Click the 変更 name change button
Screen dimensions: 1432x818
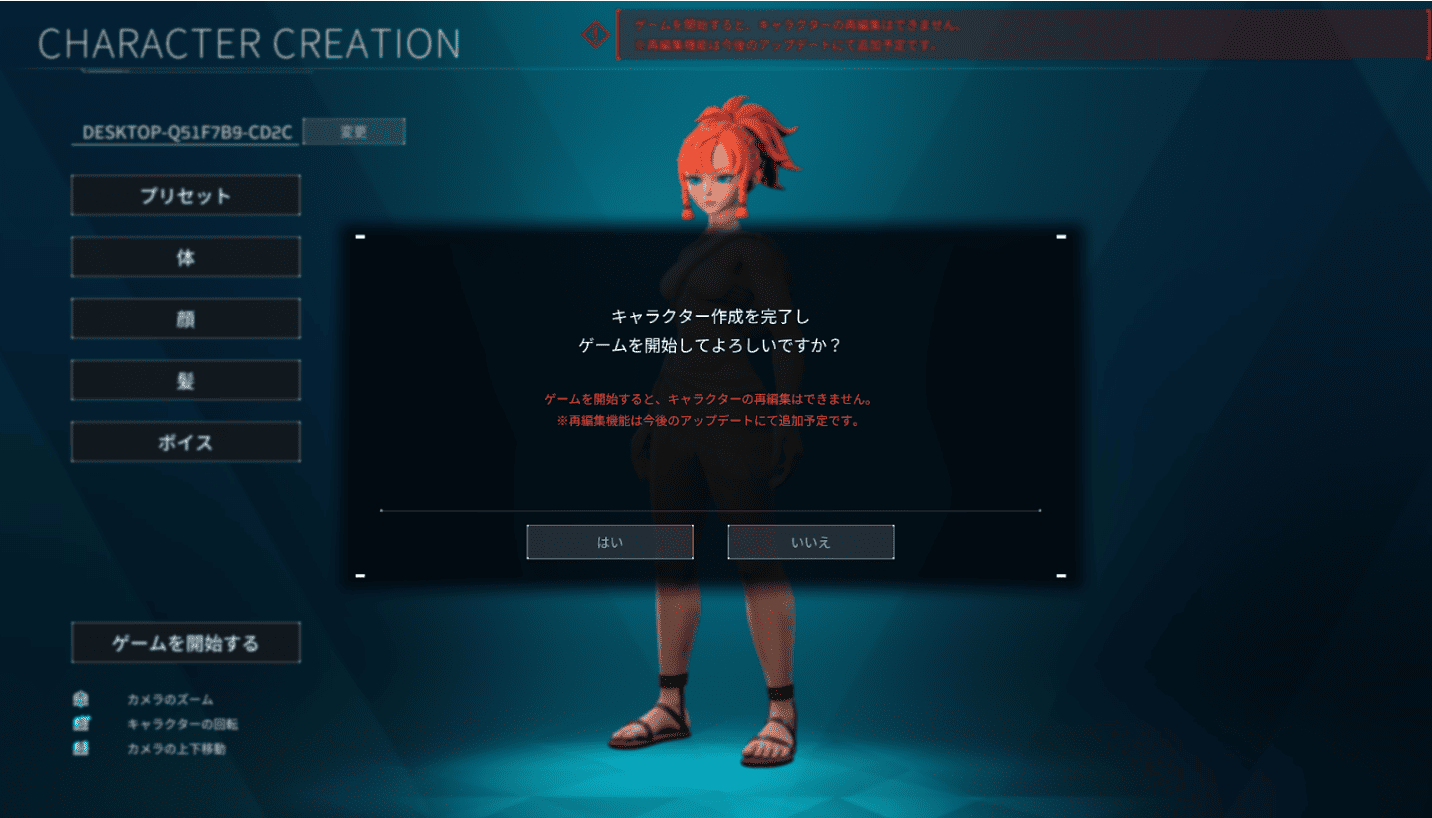tap(355, 131)
